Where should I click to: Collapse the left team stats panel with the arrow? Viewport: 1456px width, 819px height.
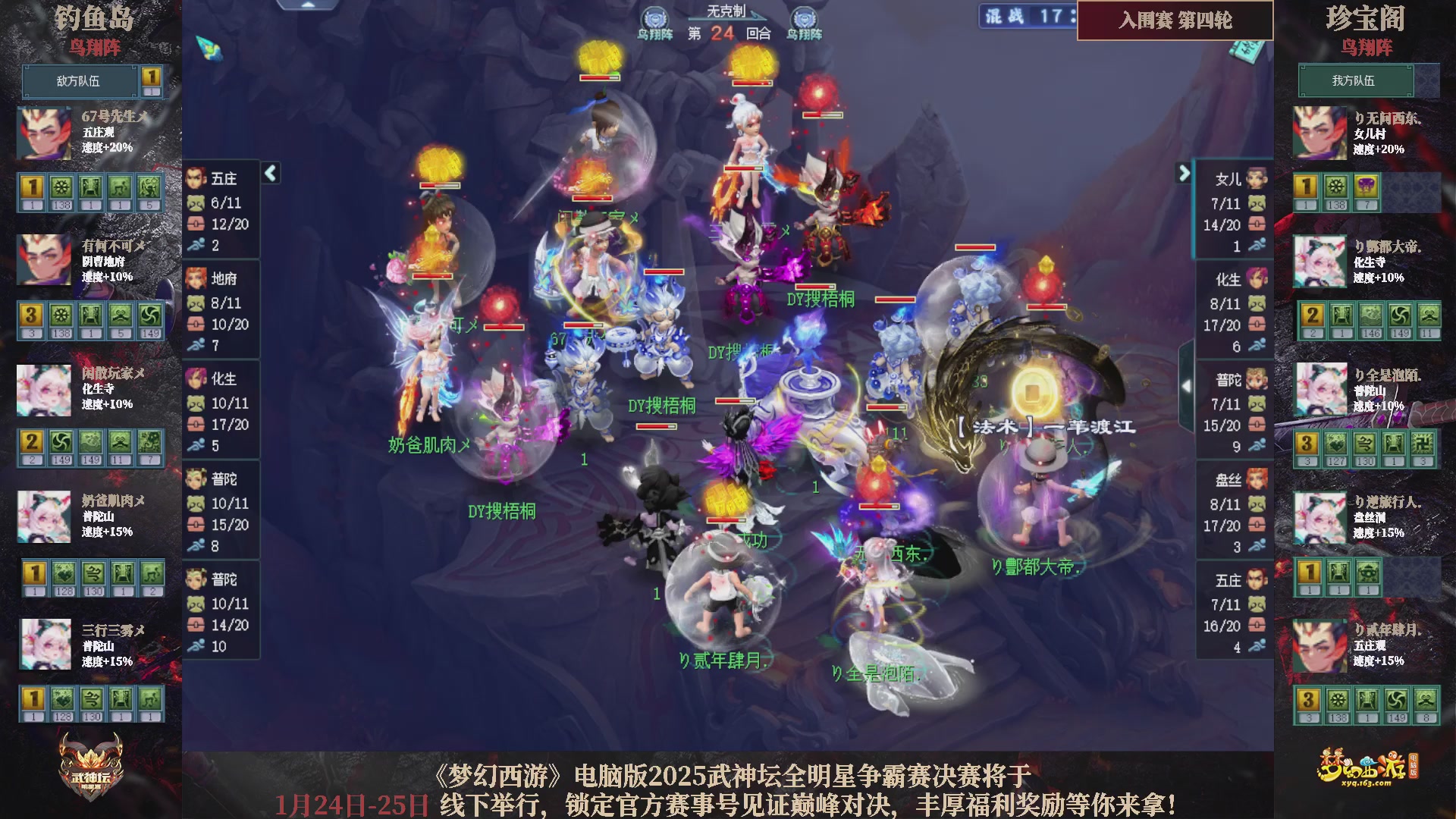tap(270, 173)
